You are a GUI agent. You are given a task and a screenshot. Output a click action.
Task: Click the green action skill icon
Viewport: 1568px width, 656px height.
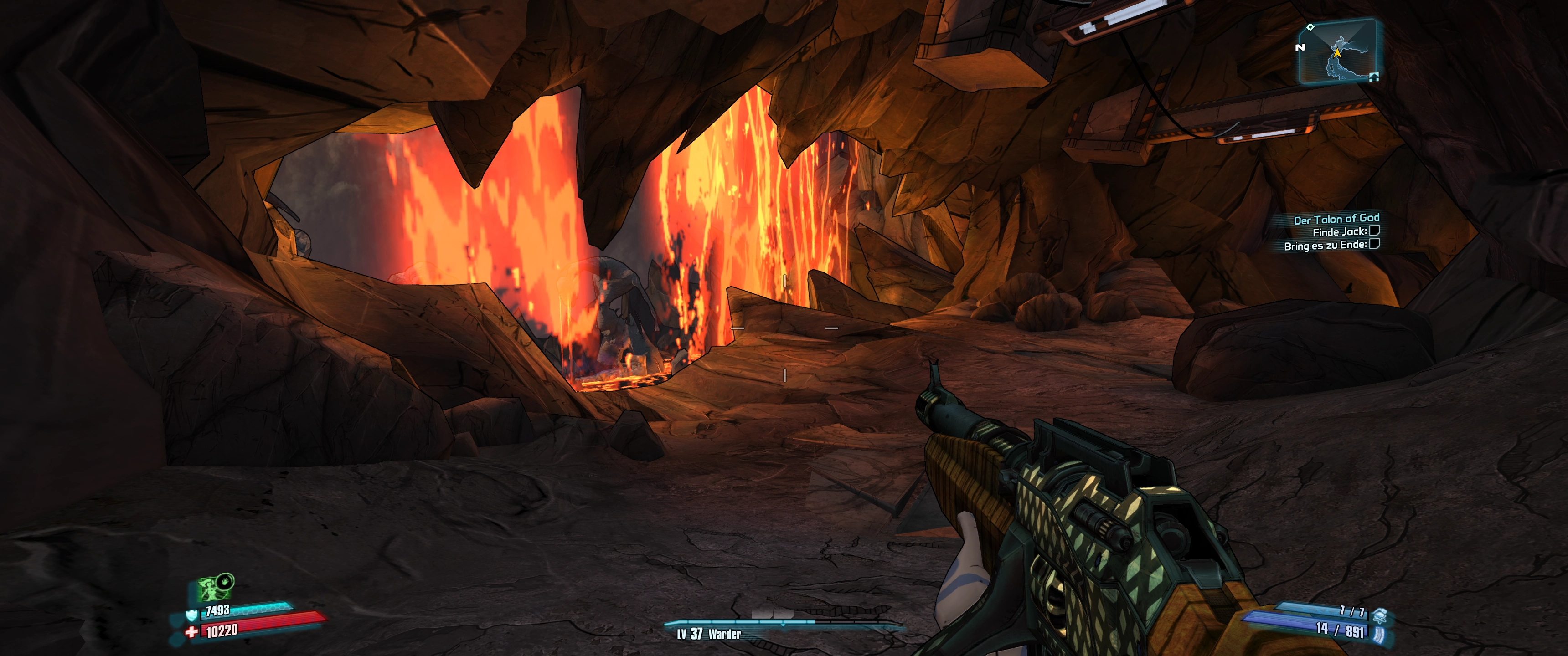[211, 589]
